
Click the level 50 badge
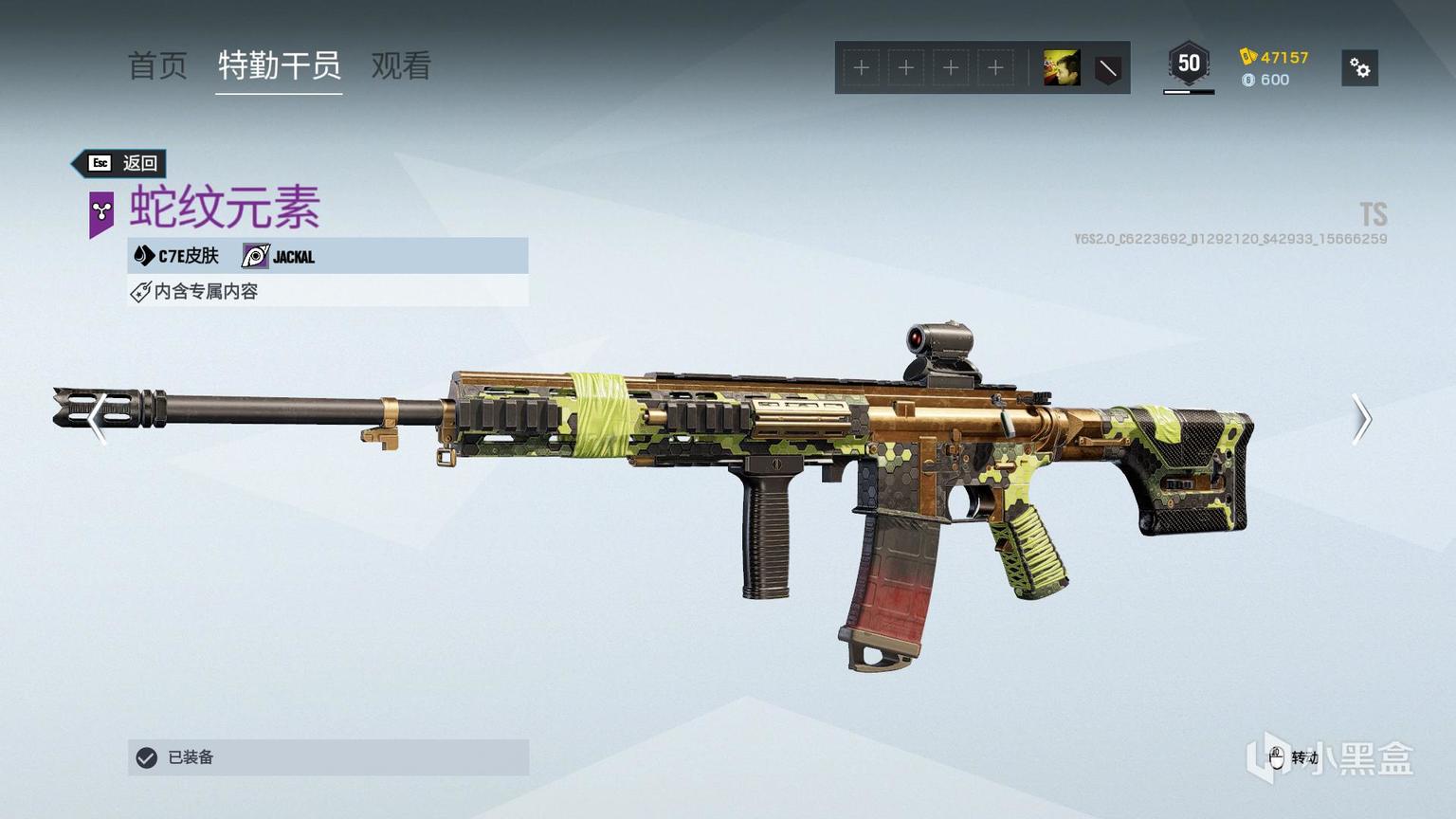1189,64
